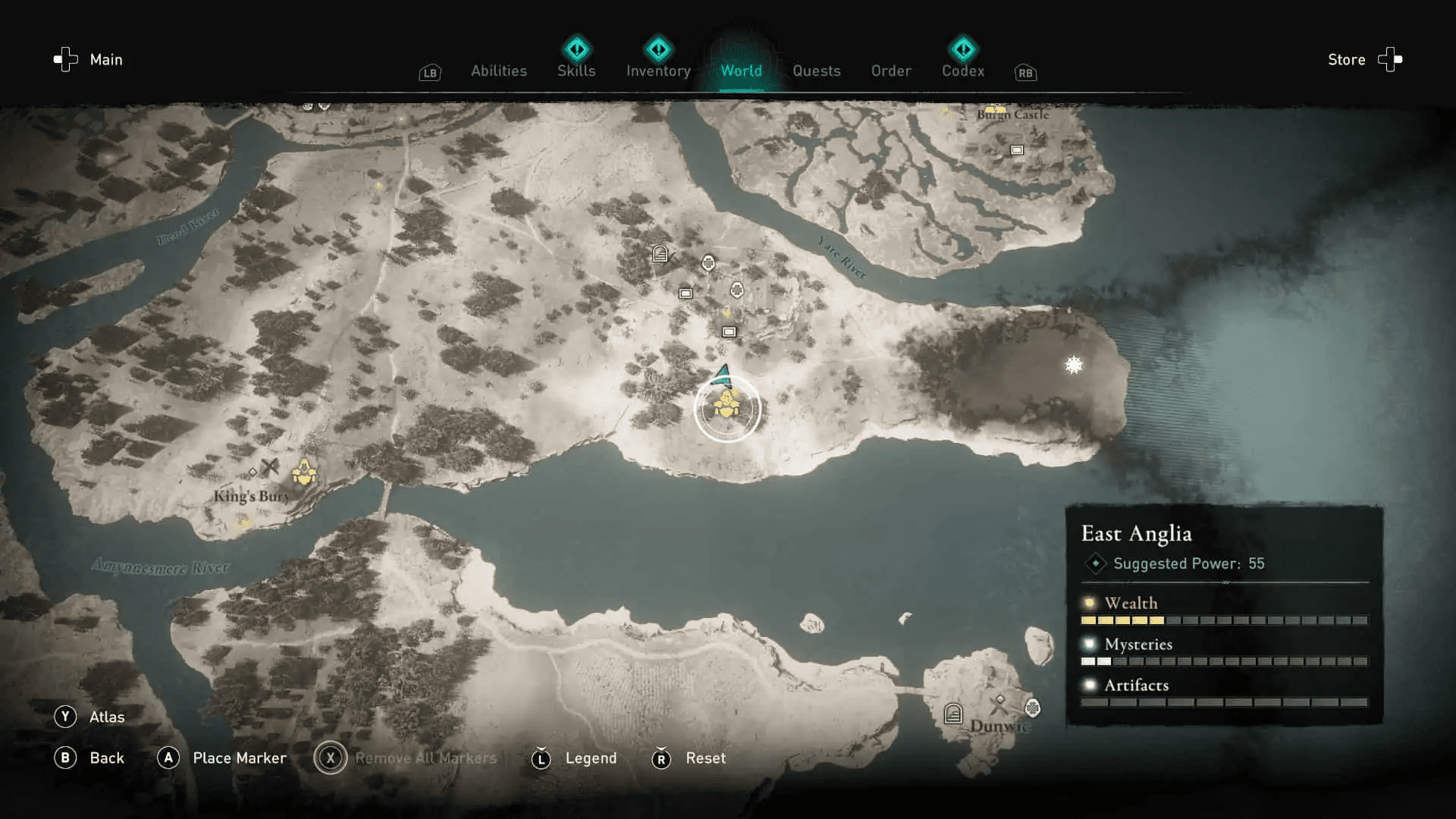Select the dock icon next to Dunwic

(953, 714)
